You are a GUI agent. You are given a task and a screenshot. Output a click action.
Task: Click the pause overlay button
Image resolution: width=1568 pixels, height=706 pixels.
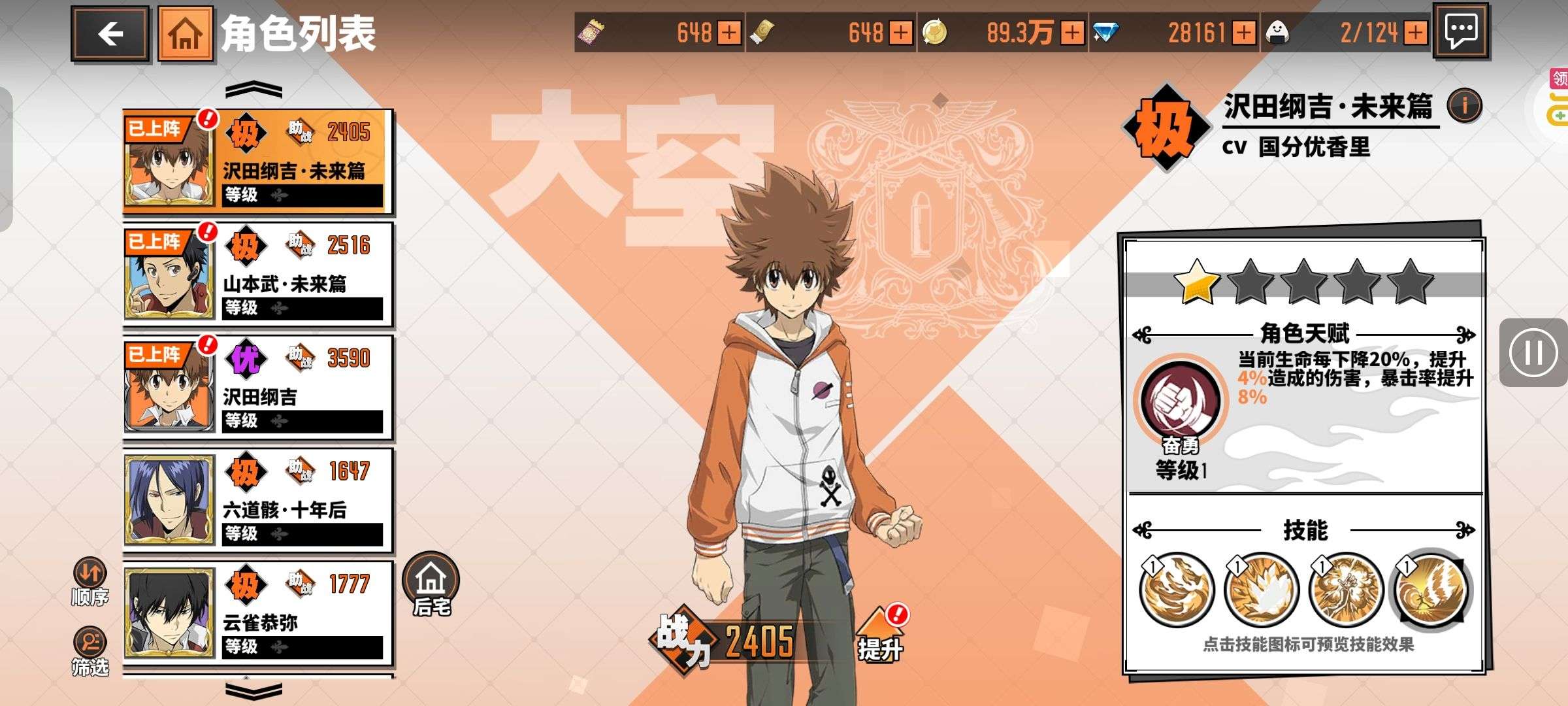tap(1533, 353)
